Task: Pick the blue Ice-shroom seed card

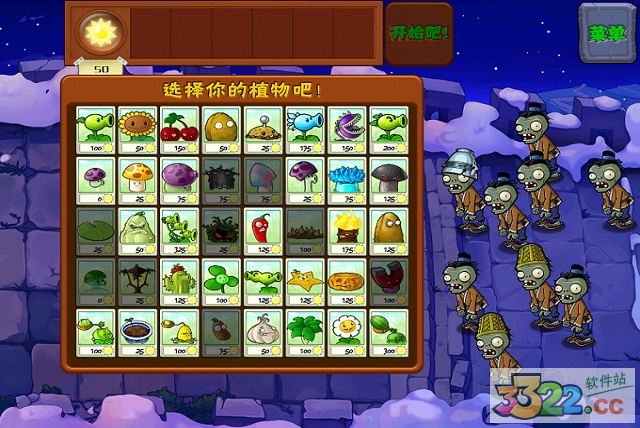Action: tap(346, 180)
